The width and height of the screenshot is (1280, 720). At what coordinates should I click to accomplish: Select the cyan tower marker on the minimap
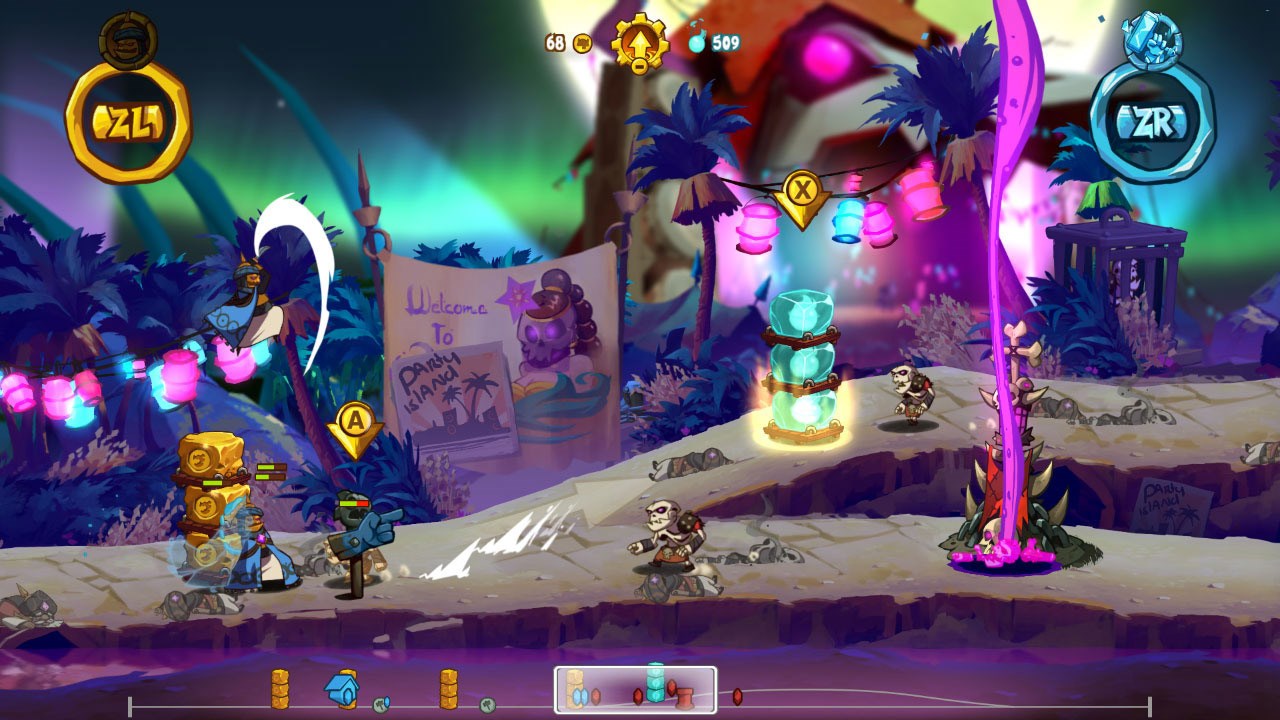(655, 682)
